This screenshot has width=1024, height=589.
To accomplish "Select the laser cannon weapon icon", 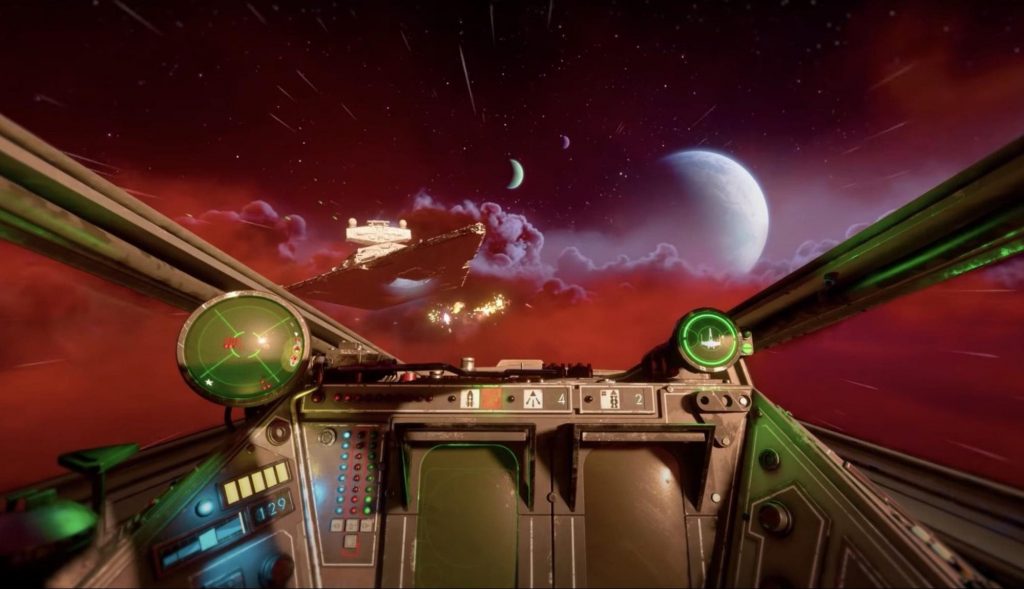I will (468, 399).
